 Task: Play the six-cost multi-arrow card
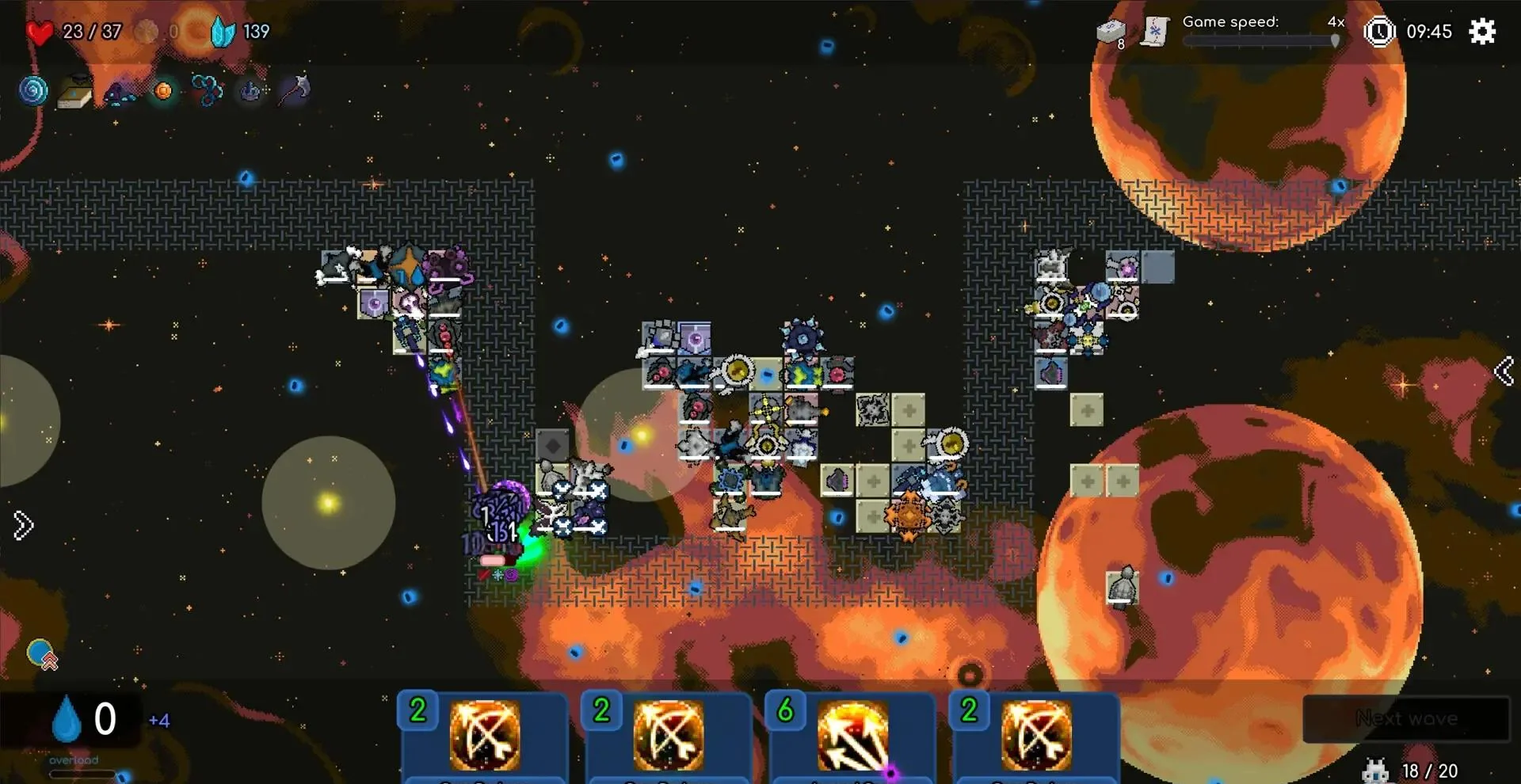click(x=852, y=736)
